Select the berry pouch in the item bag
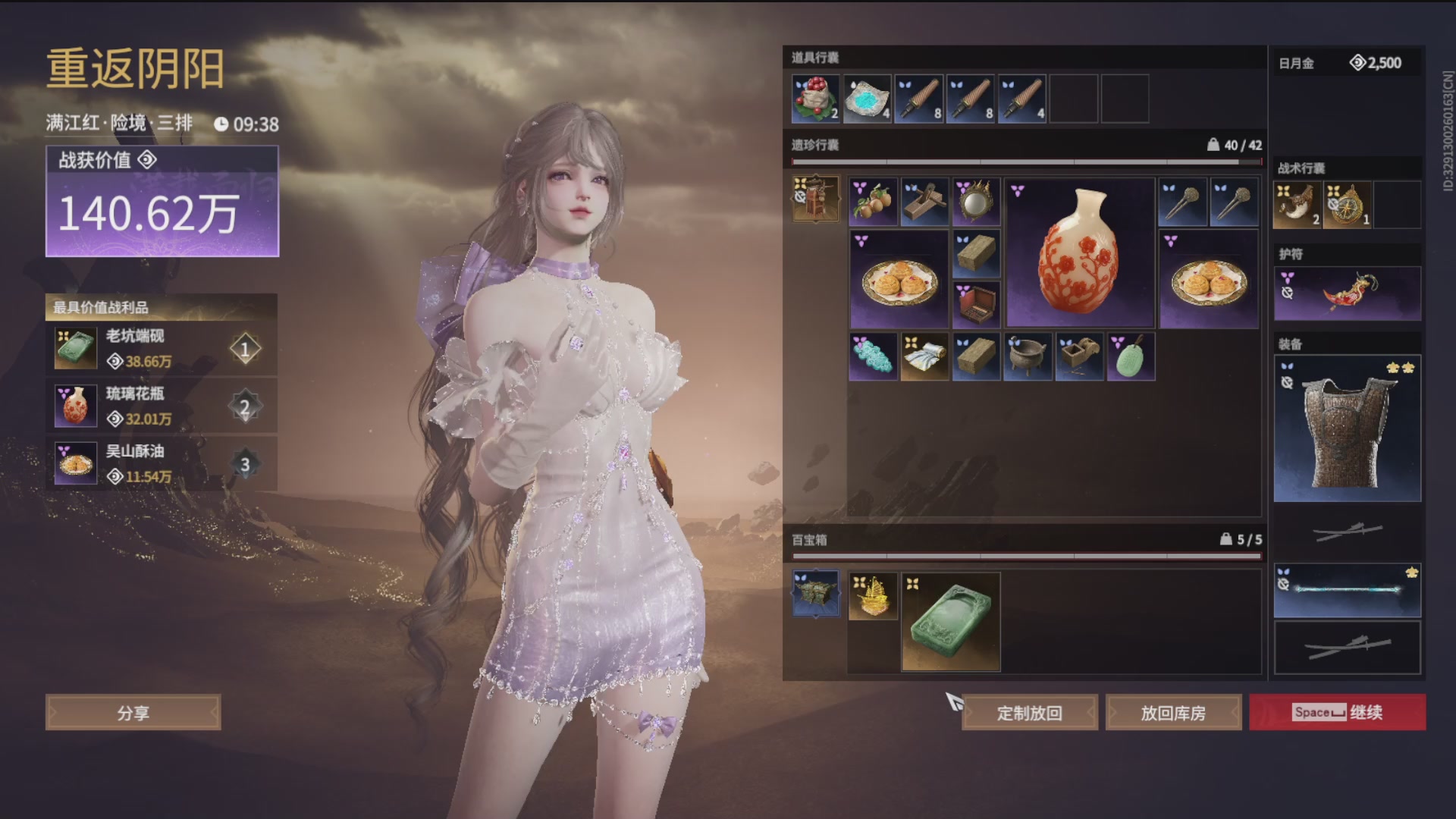Image resolution: width=1456 pixels, height=819 pixels. pyautogui.click(x=815, y=99)
